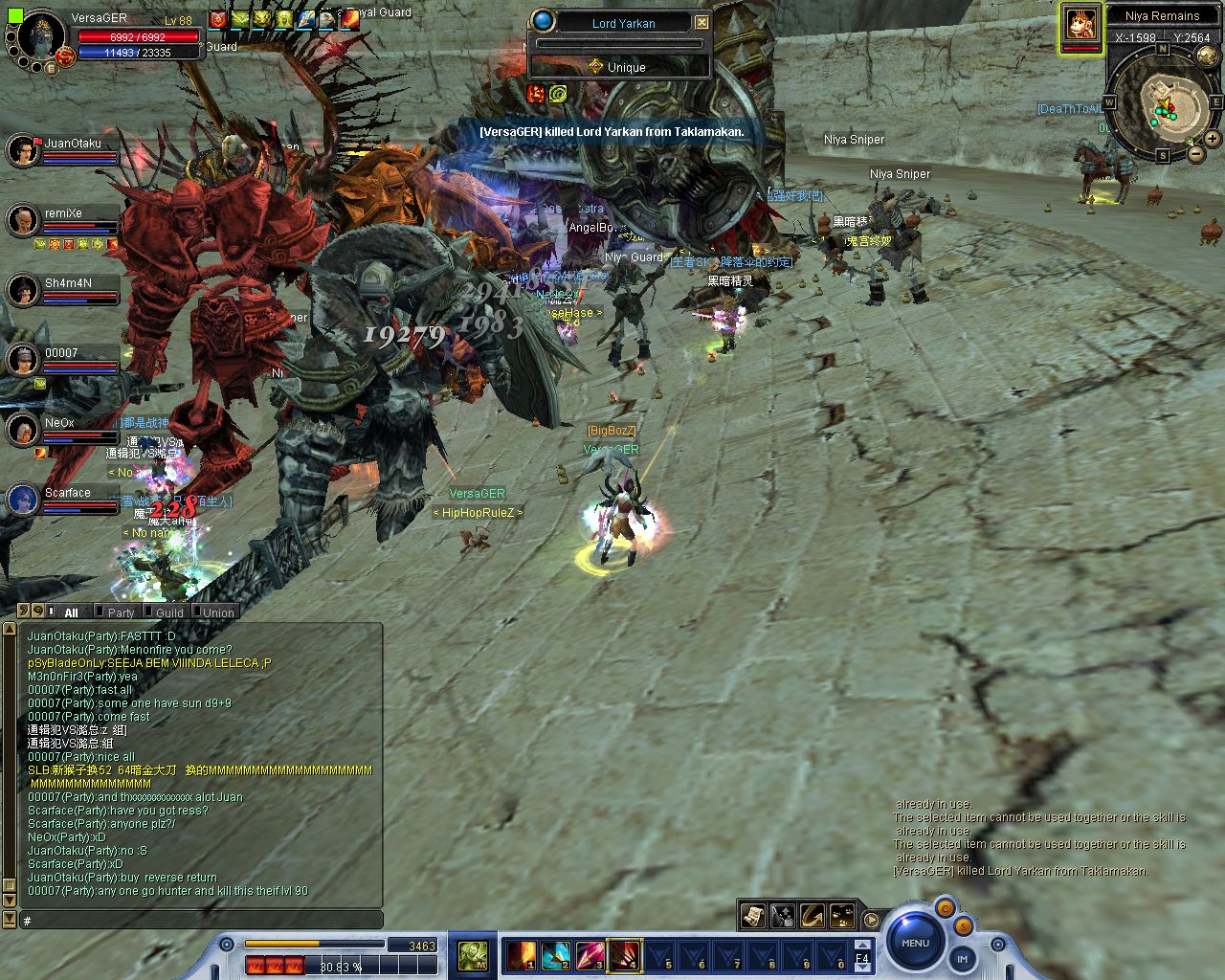1225x980 pixels.
Task: Zoom out the minimap with minus button
Action: pyautogui.click(x=1196, y=153)
